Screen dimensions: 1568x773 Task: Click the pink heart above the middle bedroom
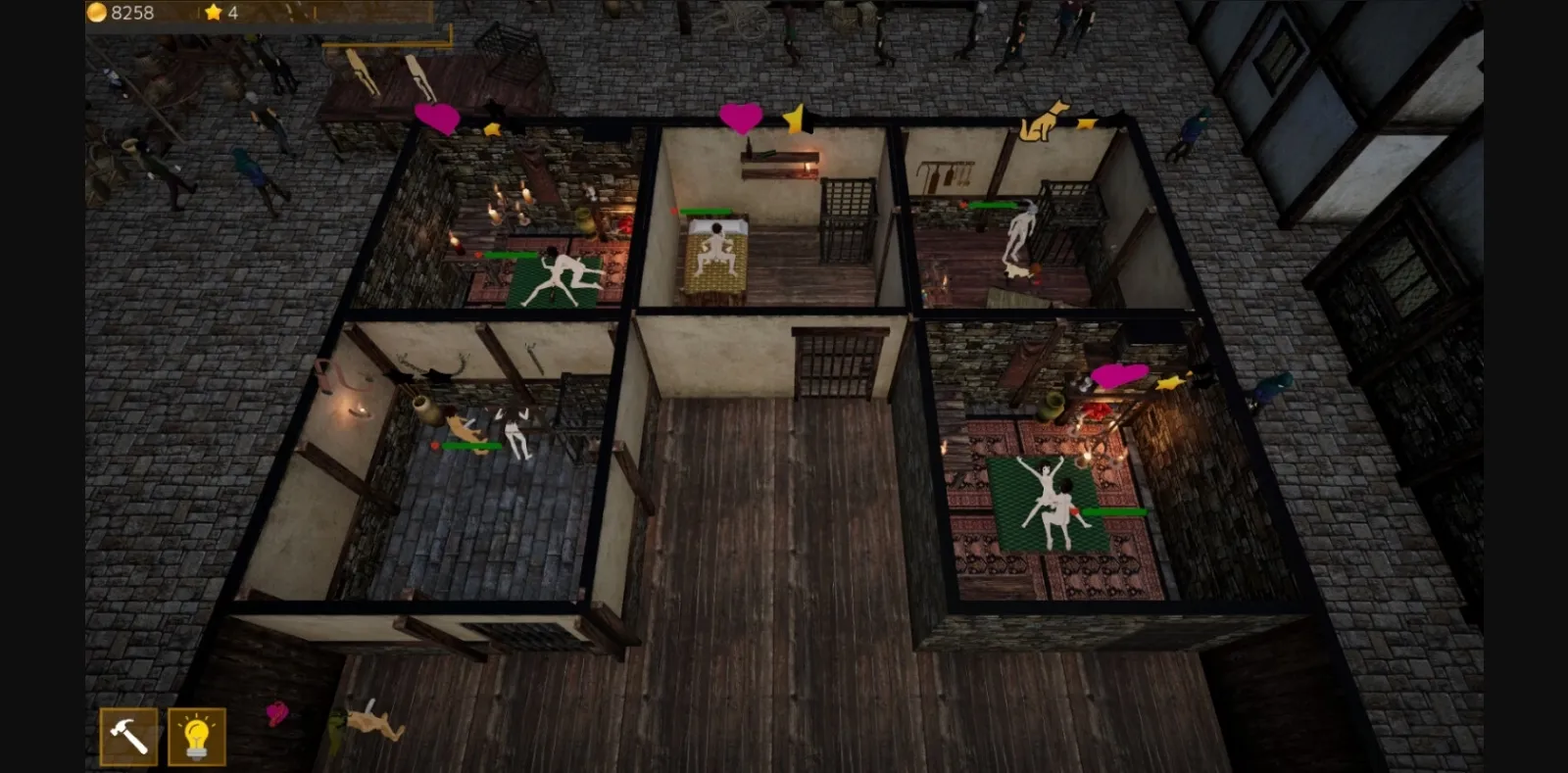[x=740, y=118]
